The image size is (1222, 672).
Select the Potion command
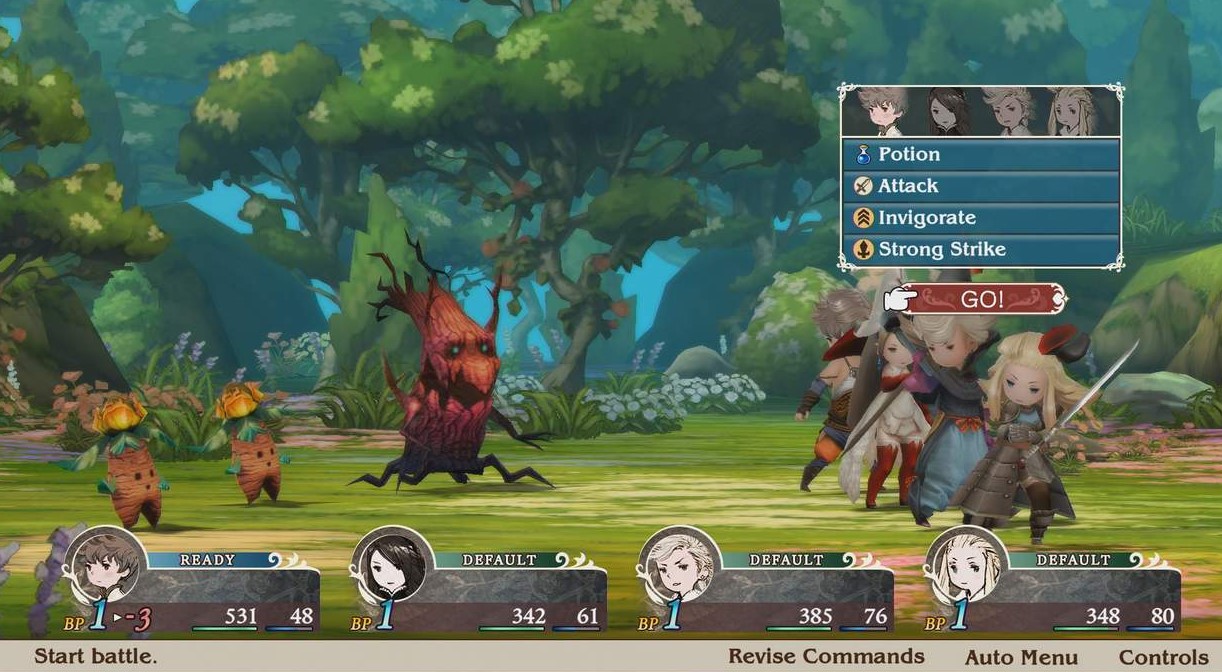coord(980,154)
